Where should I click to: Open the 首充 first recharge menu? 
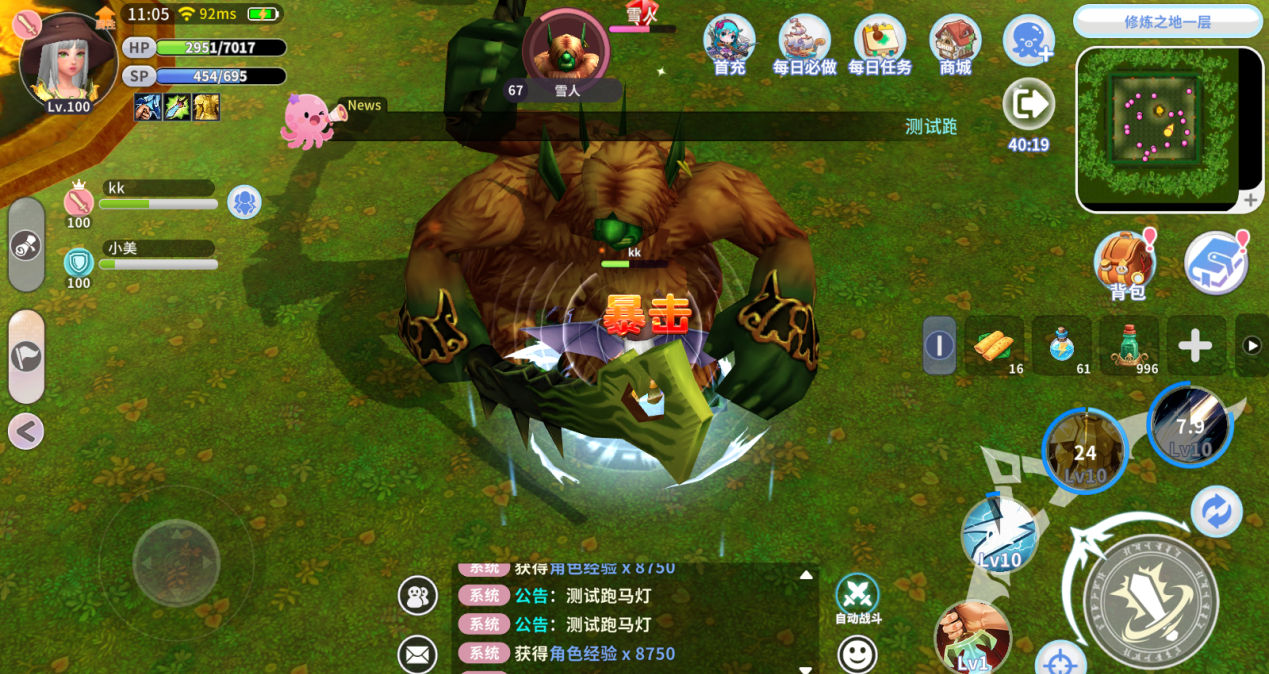coord(729,42)
